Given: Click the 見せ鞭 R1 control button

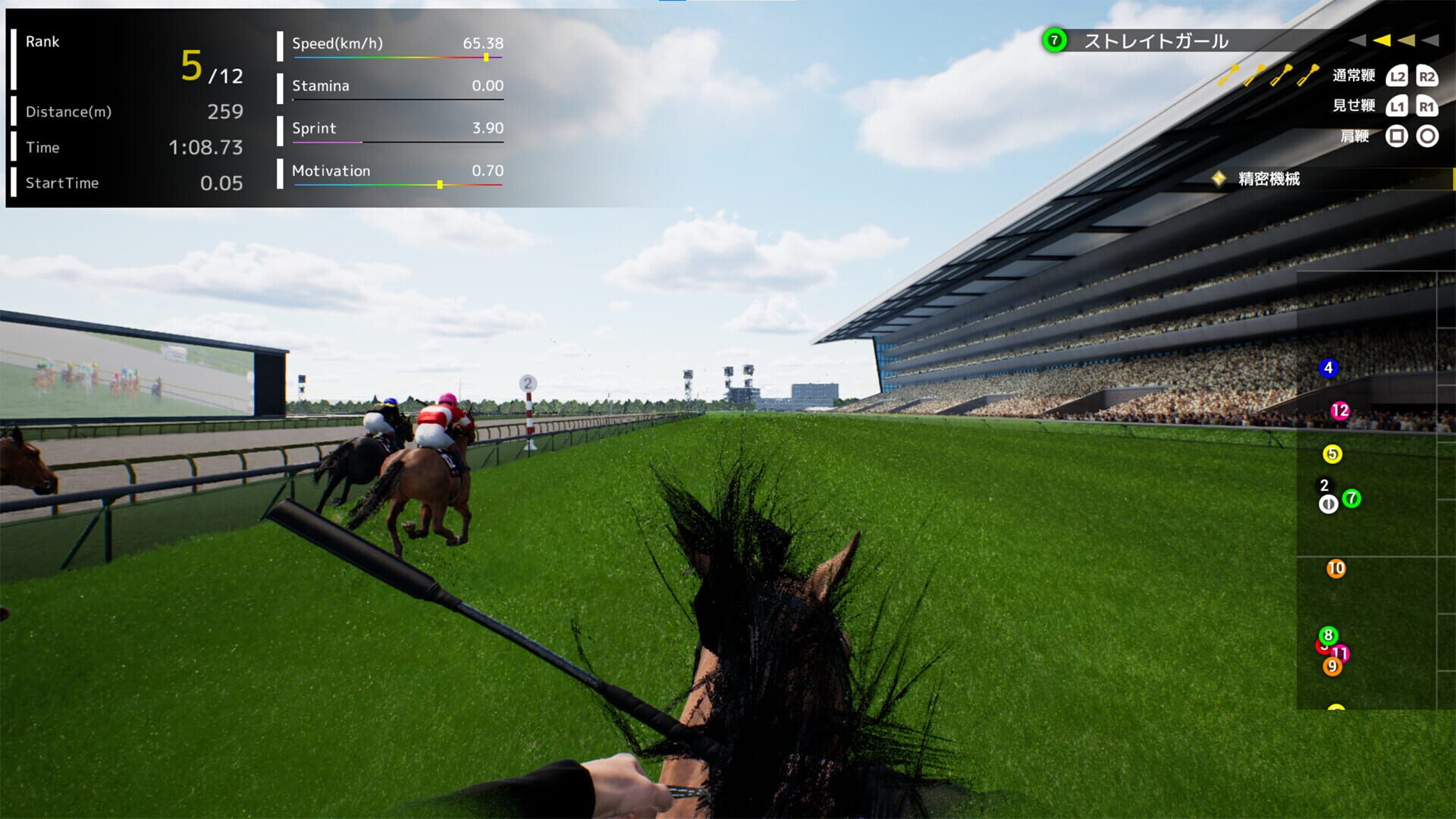Looking at the screenshot, I should pos(1426,107).
